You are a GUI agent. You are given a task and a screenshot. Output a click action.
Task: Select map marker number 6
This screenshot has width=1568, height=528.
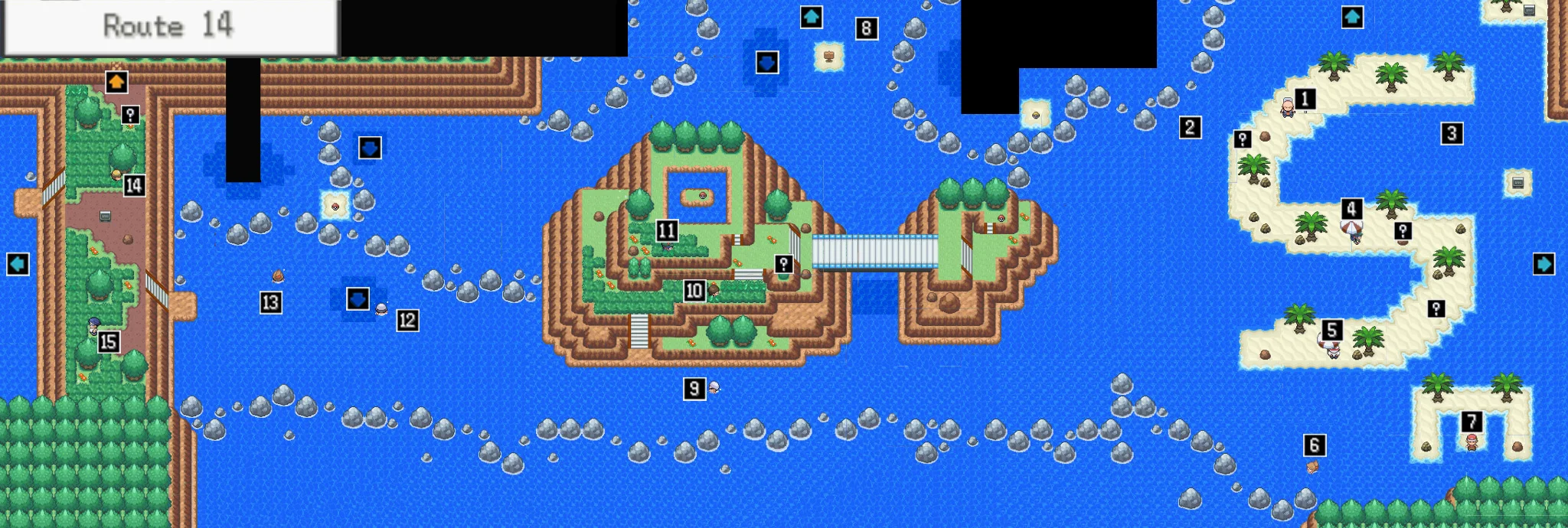pos(1315,445)
